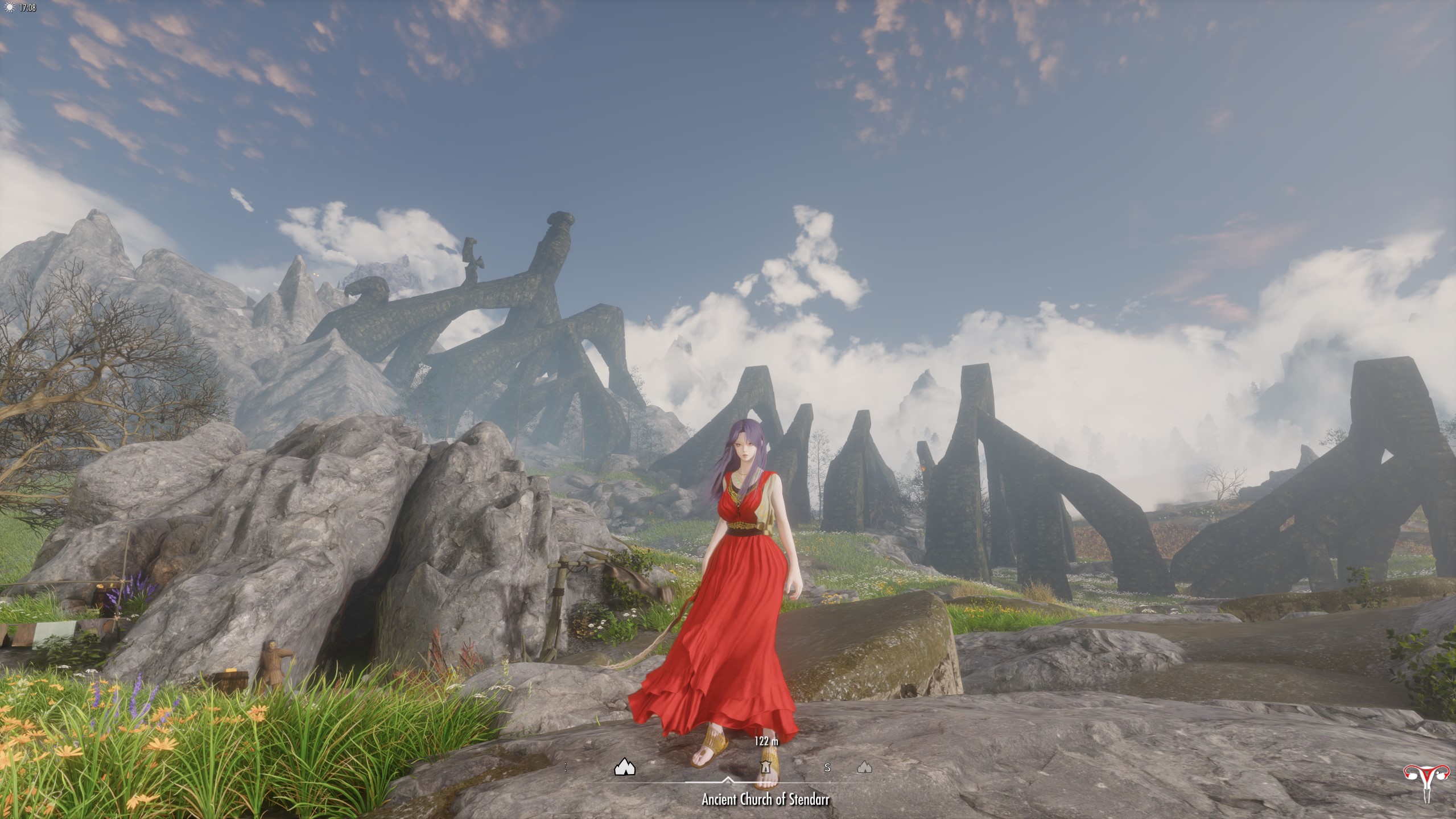This screenshot has height=819, width=1456.
Task: Select the bright white camp marker on the compass
Action: (625, 768)
